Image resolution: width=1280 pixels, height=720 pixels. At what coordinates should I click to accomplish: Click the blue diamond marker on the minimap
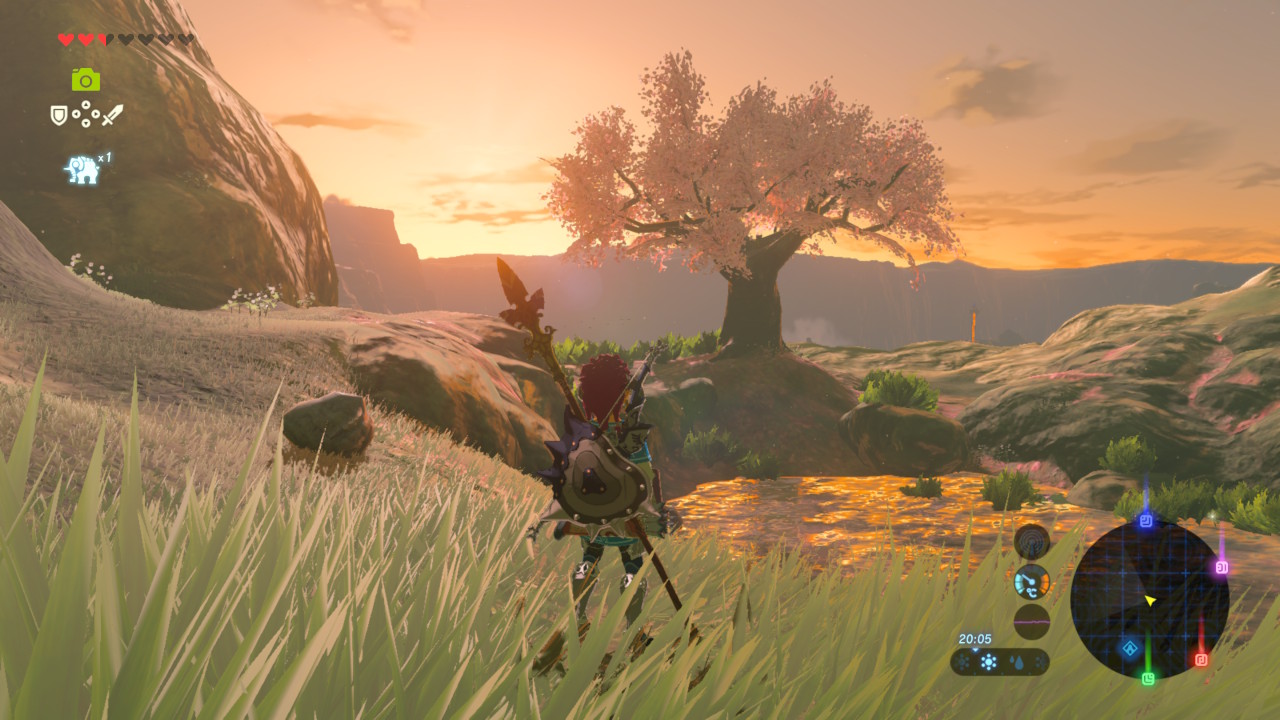tap(1130, 648)
